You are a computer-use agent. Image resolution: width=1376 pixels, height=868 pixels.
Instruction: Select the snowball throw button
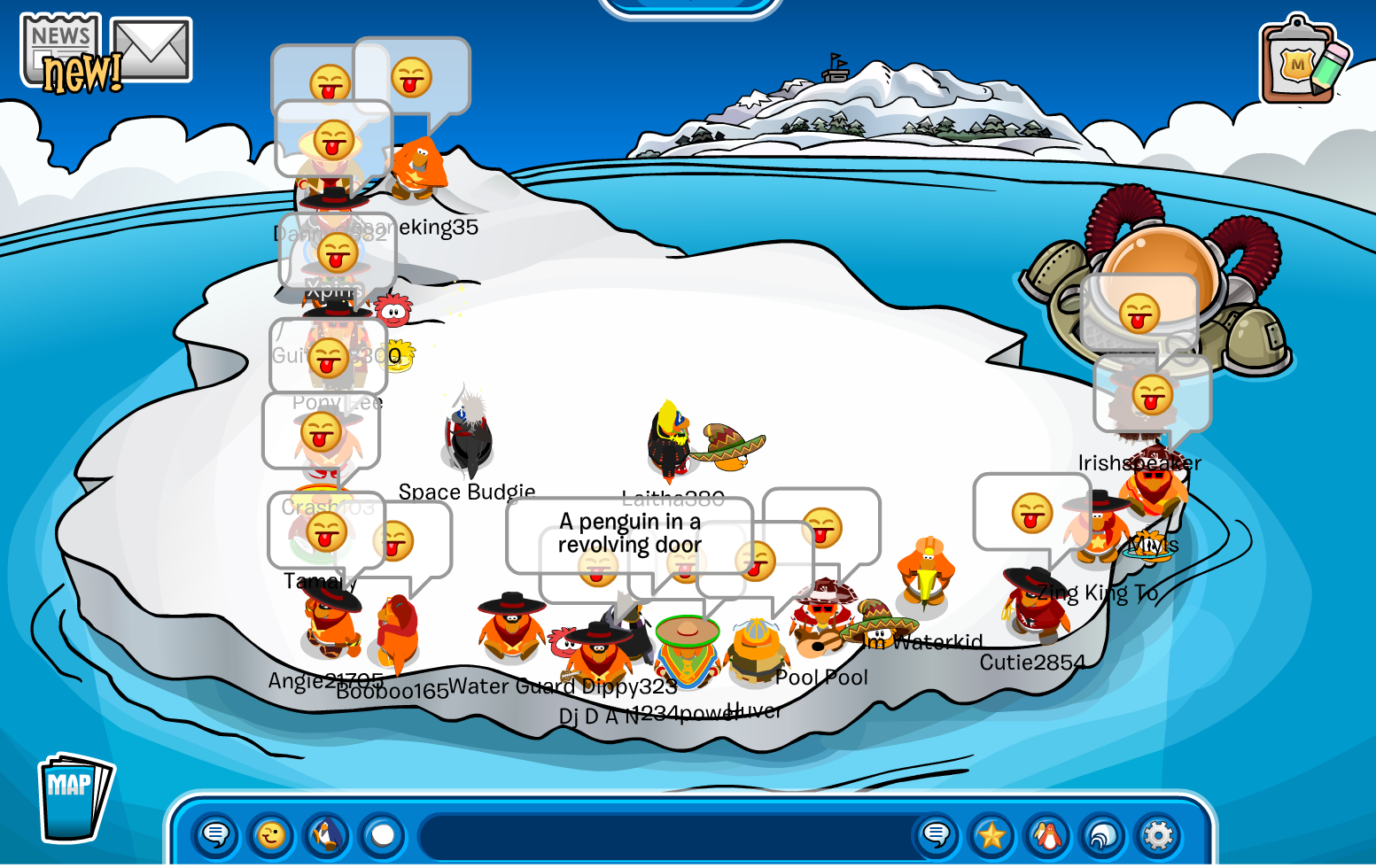tap(383, 835)
